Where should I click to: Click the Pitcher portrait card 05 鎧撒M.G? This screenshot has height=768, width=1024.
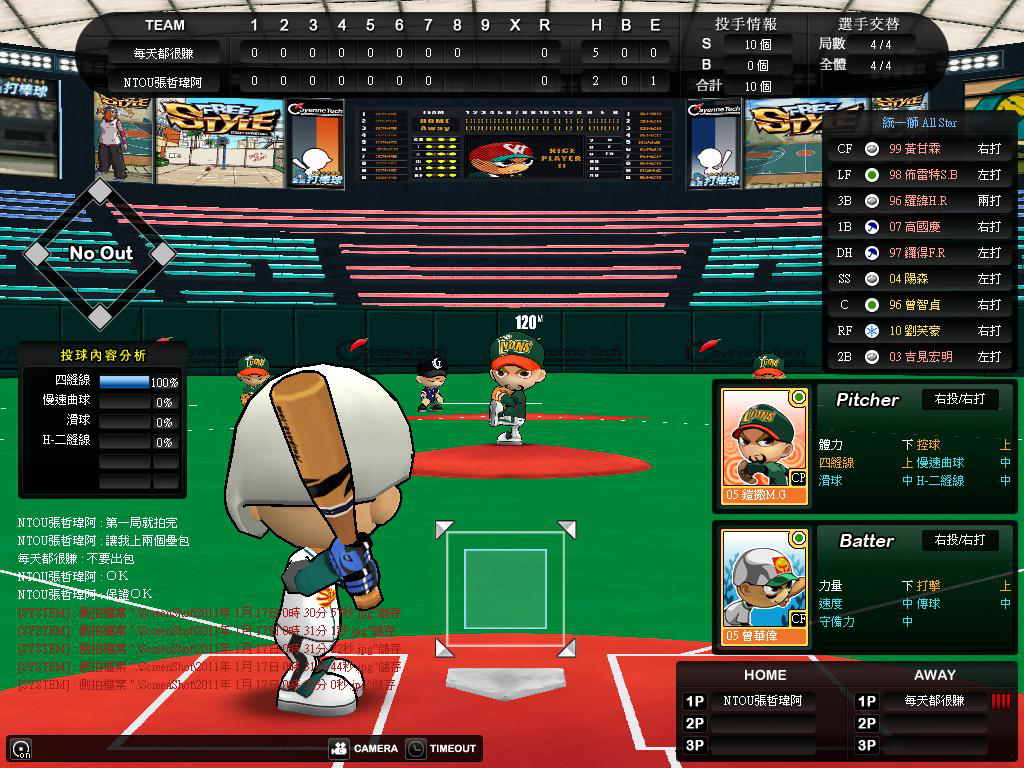click(x=764, y=445)
